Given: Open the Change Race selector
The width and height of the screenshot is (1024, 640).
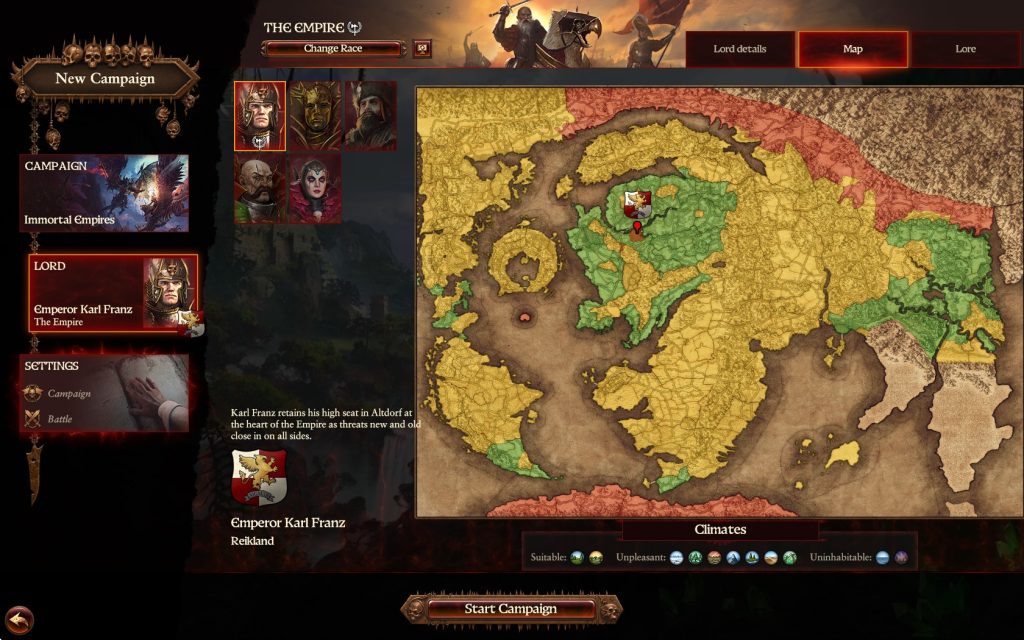Looking at the screenshot, I should pos(333,48).
